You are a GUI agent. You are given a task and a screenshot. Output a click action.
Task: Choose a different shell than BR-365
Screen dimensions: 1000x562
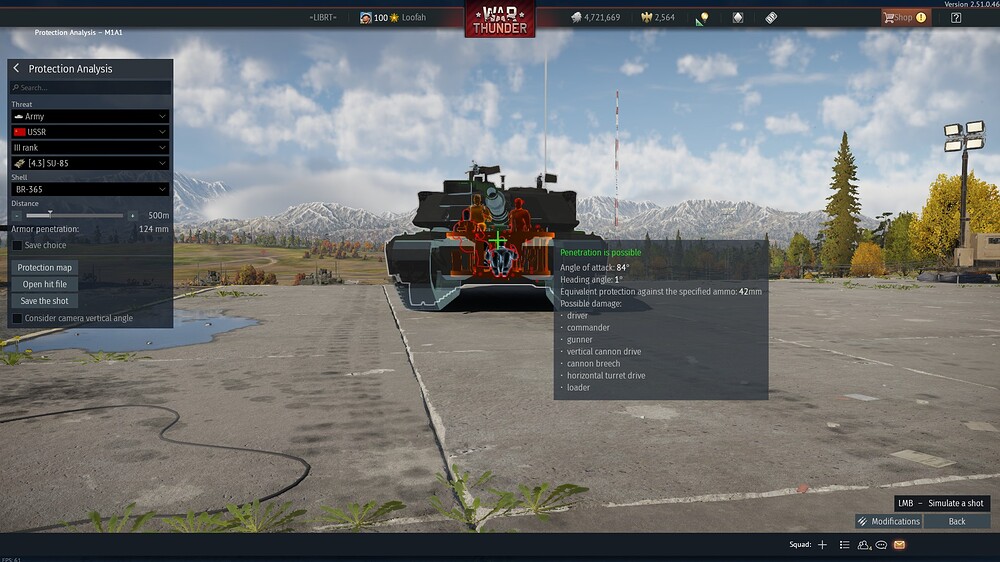[x=90, y=189]
